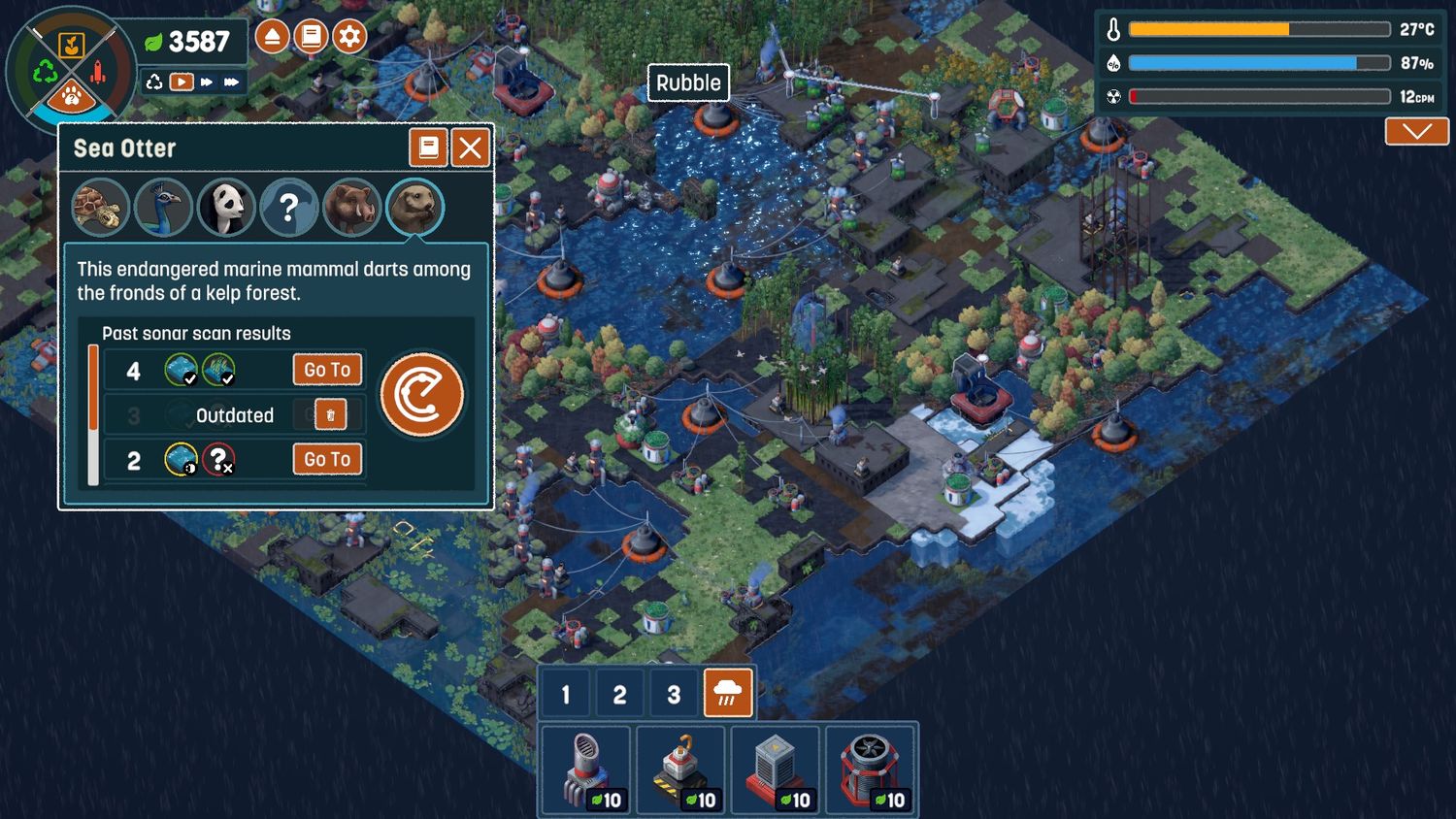Image resolution: width=1456 pixels, height=819 pixels.
Task: Open the handbook from the top bar
Action: (311, 37)
